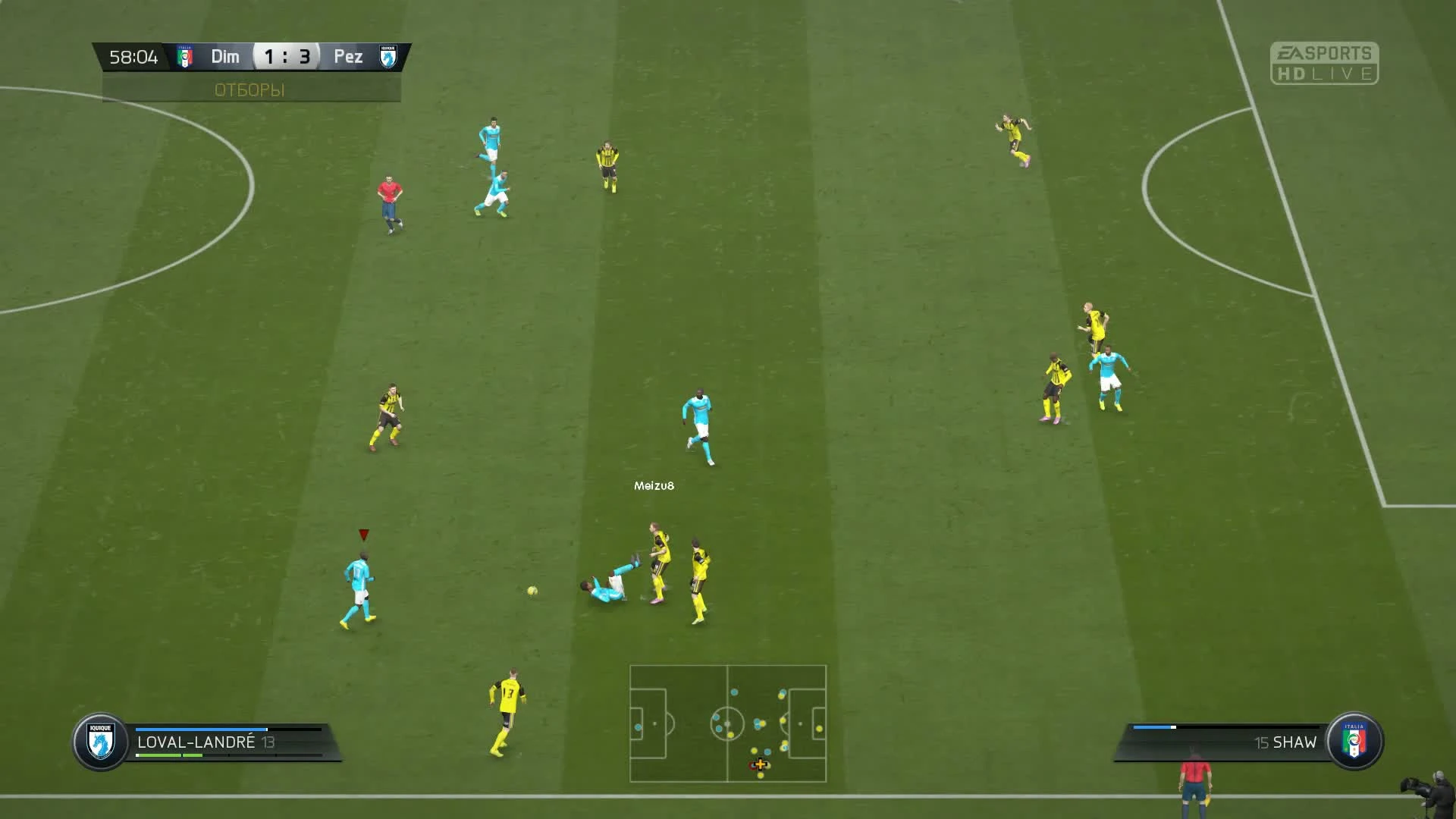Click the Pez team name label
This screenshot has height=819, width=1456.
[347, 55]
